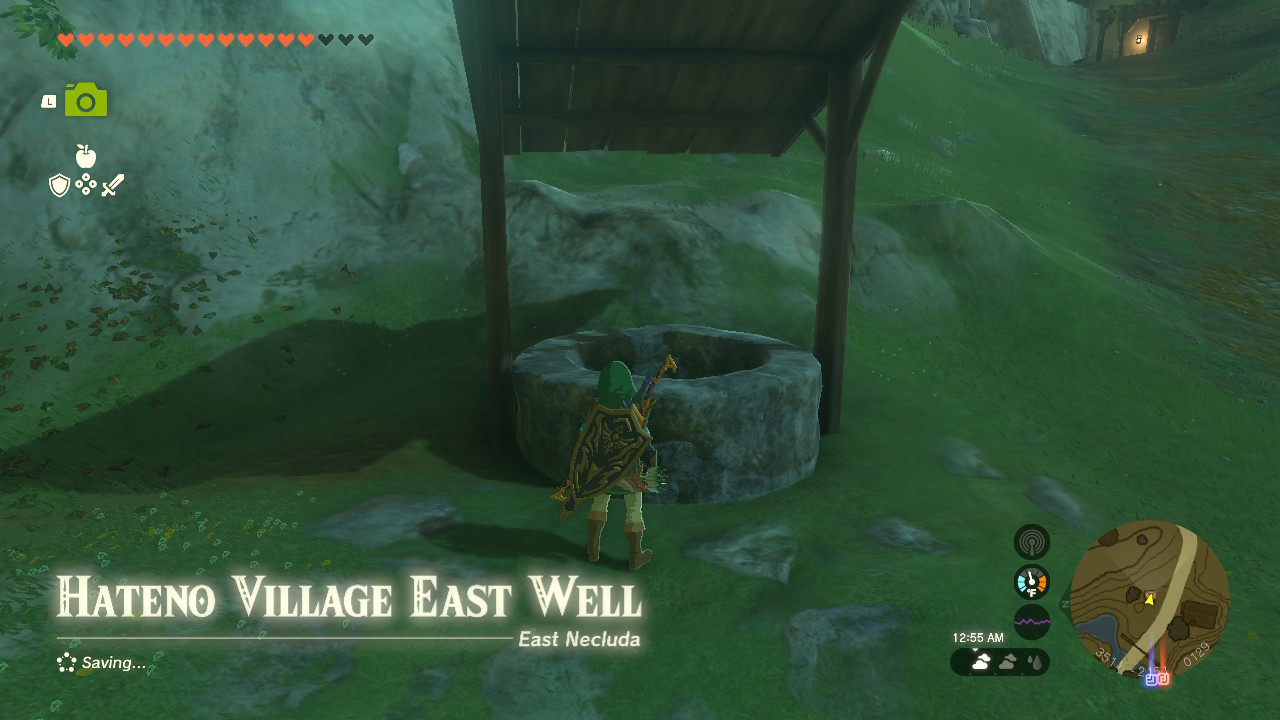The image size is (1280, 720).
Task: Open the circular minimap
Action: 1149,599
